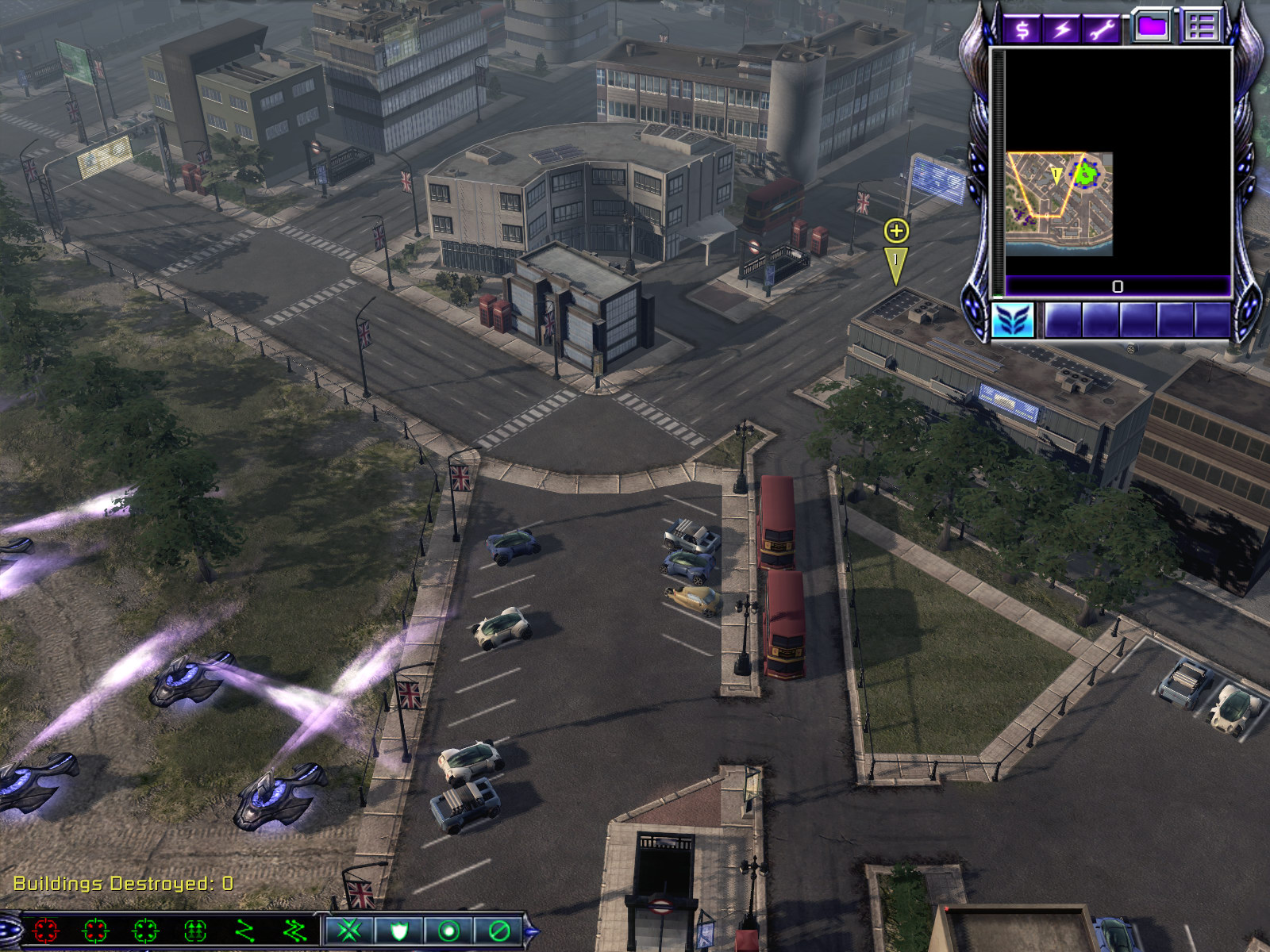
Task: Set the double zigzag waypoint mode
Action: (x=294, y=930)
